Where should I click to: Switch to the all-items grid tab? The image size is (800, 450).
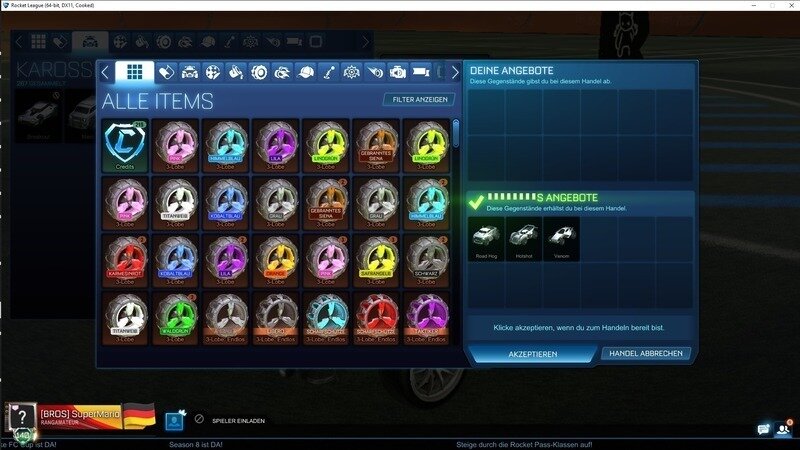[x=134, y=72]
